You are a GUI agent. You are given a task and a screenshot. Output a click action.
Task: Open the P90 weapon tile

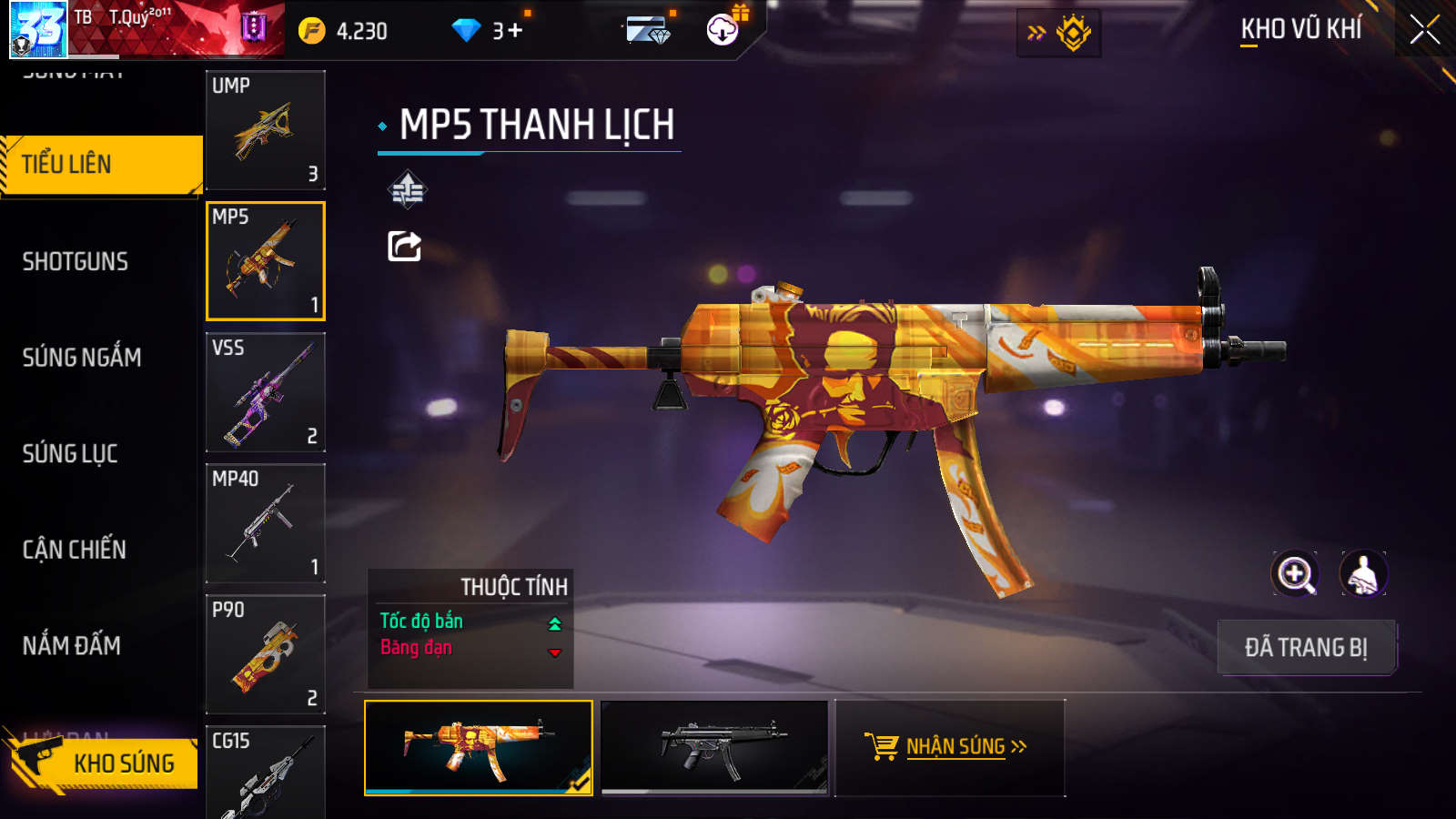pyautogui.click(x=266, y=654)
